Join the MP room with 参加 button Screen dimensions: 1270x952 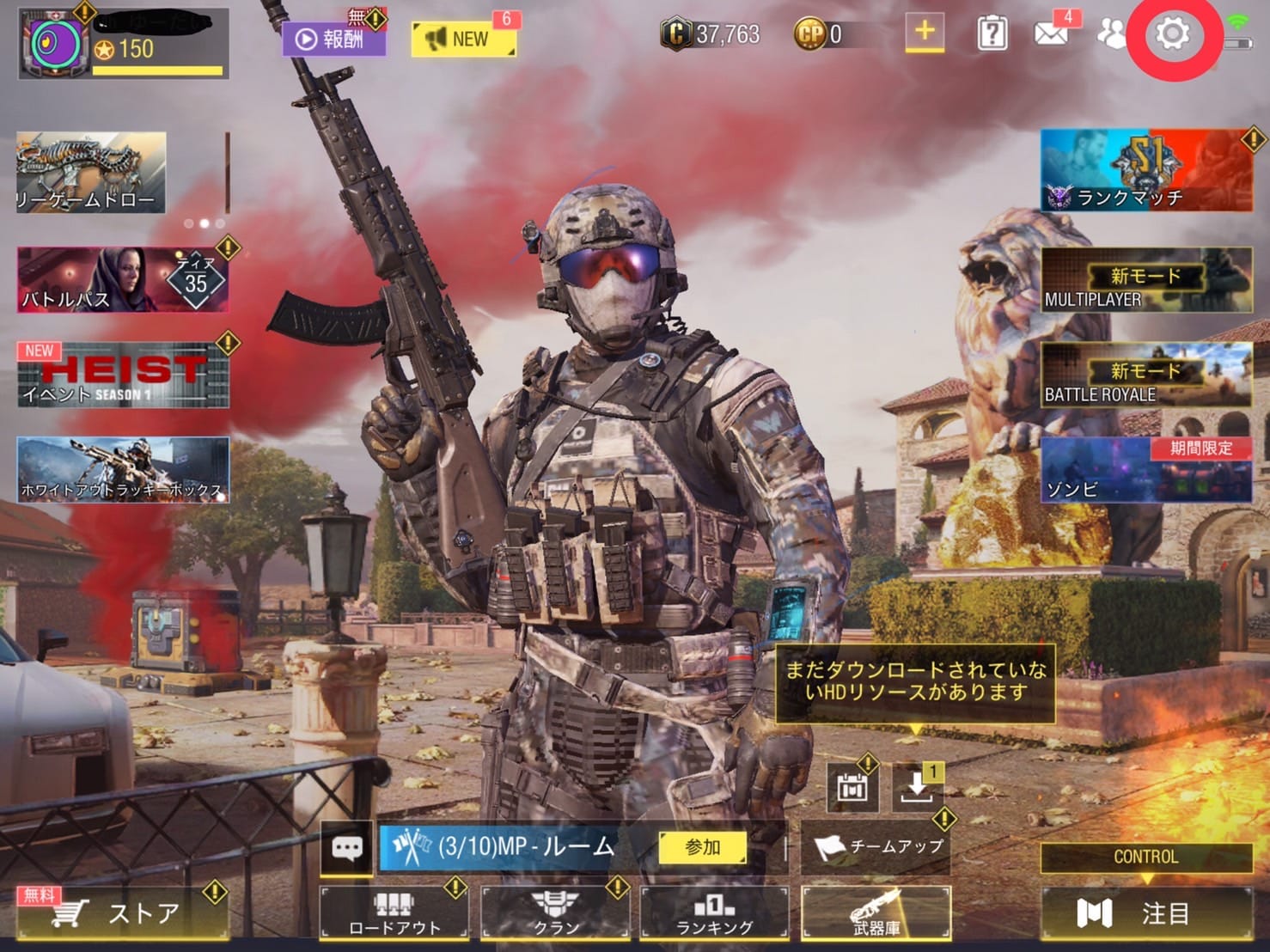[702, 847]
